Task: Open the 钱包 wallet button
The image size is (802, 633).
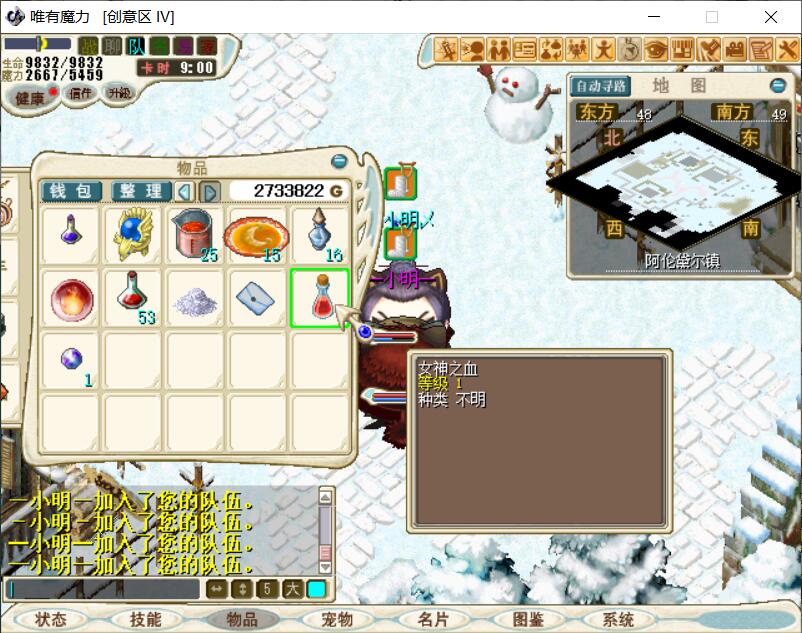Action: coord(71,191)
